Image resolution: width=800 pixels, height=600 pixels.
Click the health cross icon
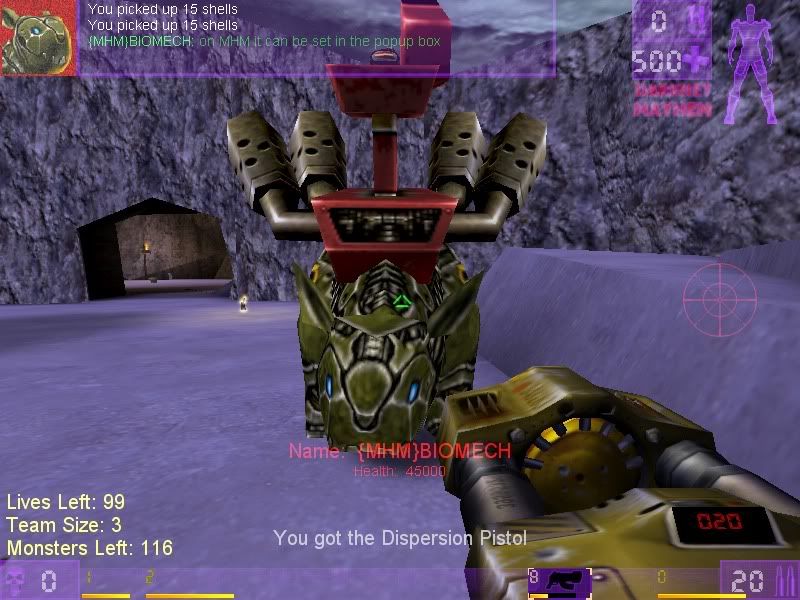(697, 62)
